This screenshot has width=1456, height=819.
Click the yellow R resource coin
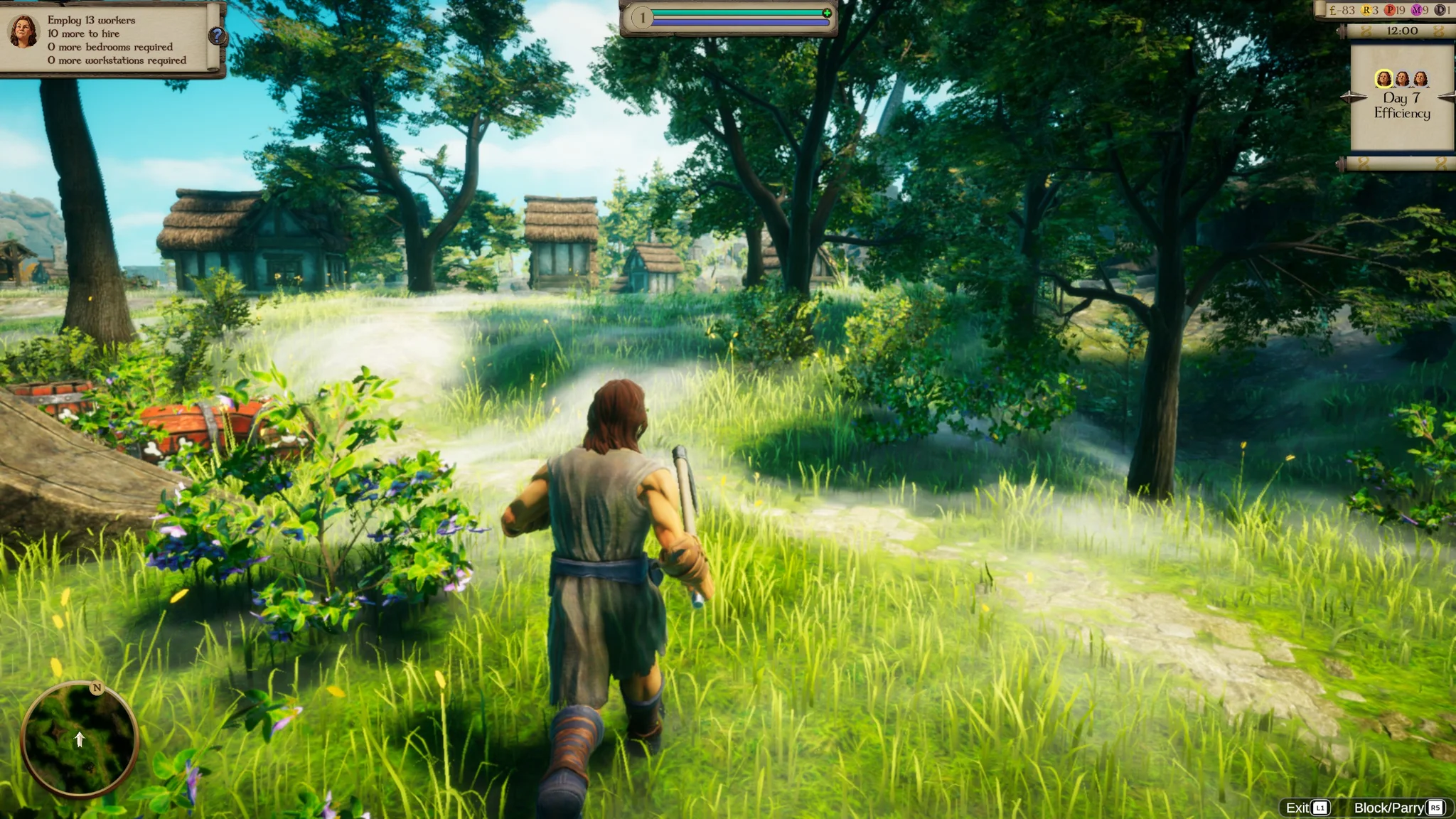1366,10
